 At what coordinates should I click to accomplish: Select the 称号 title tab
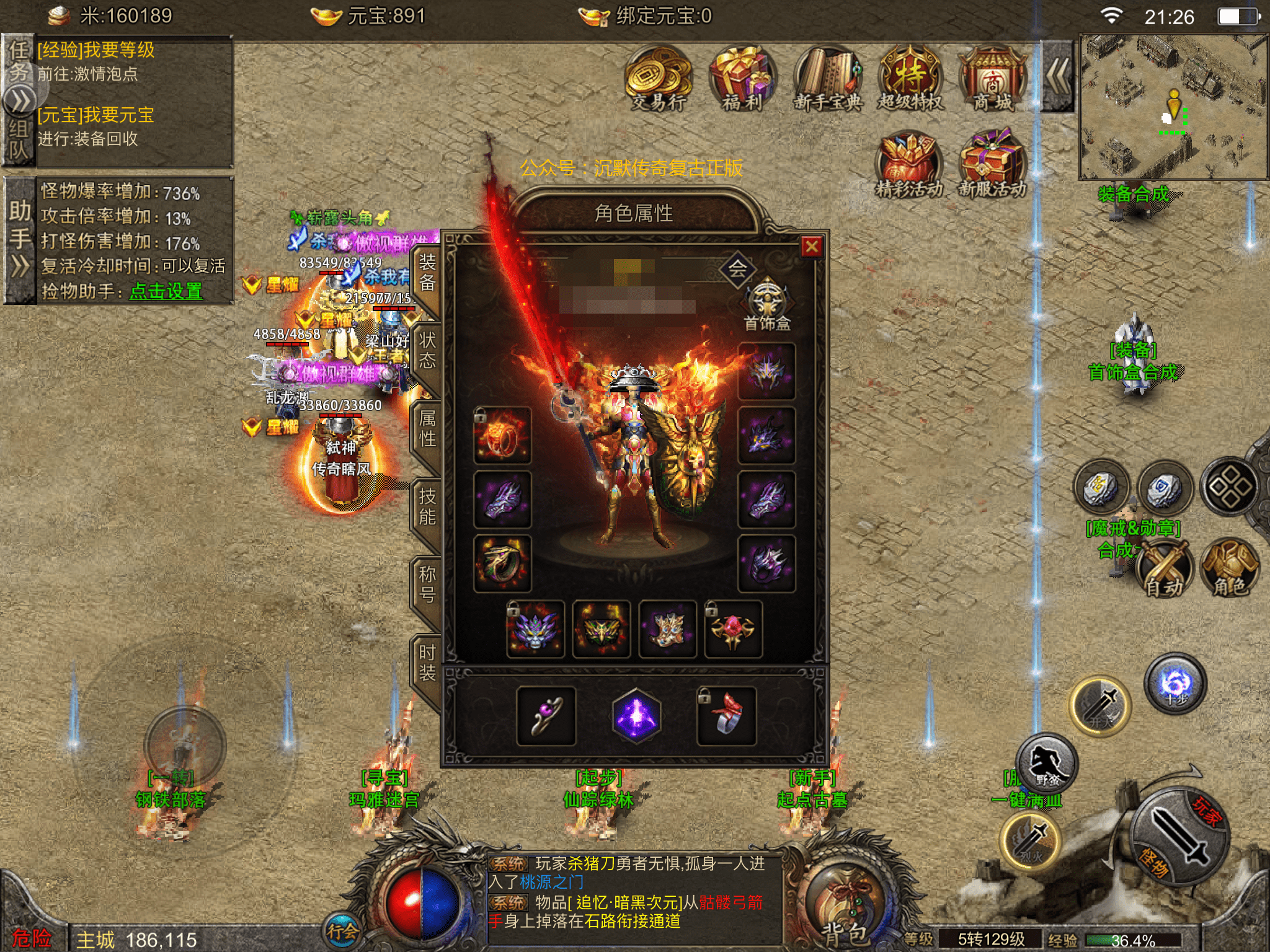tap(427, 584)
